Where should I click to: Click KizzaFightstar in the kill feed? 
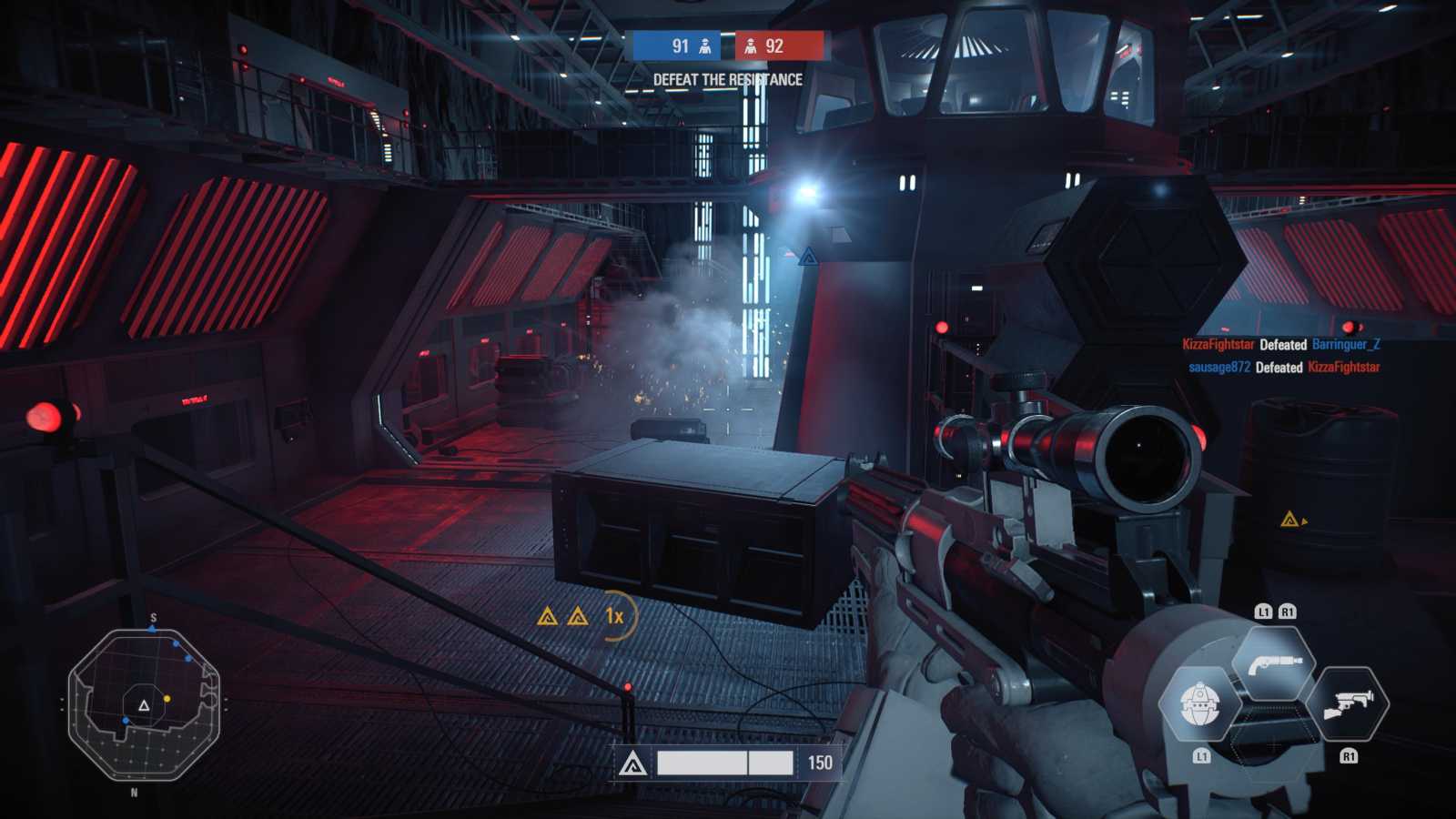1218,346
